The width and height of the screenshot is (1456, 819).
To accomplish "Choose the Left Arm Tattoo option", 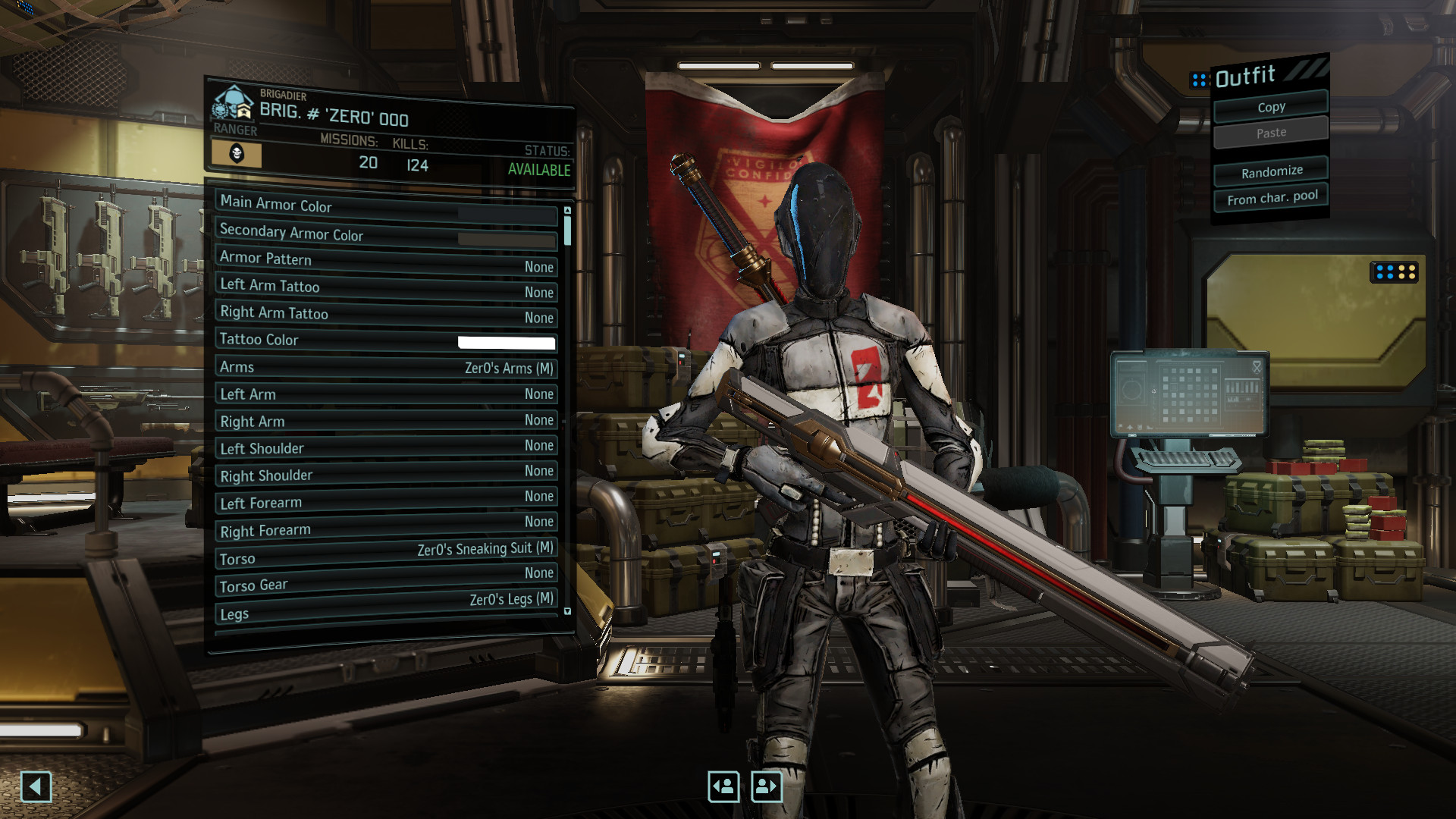I will (387, 287).
